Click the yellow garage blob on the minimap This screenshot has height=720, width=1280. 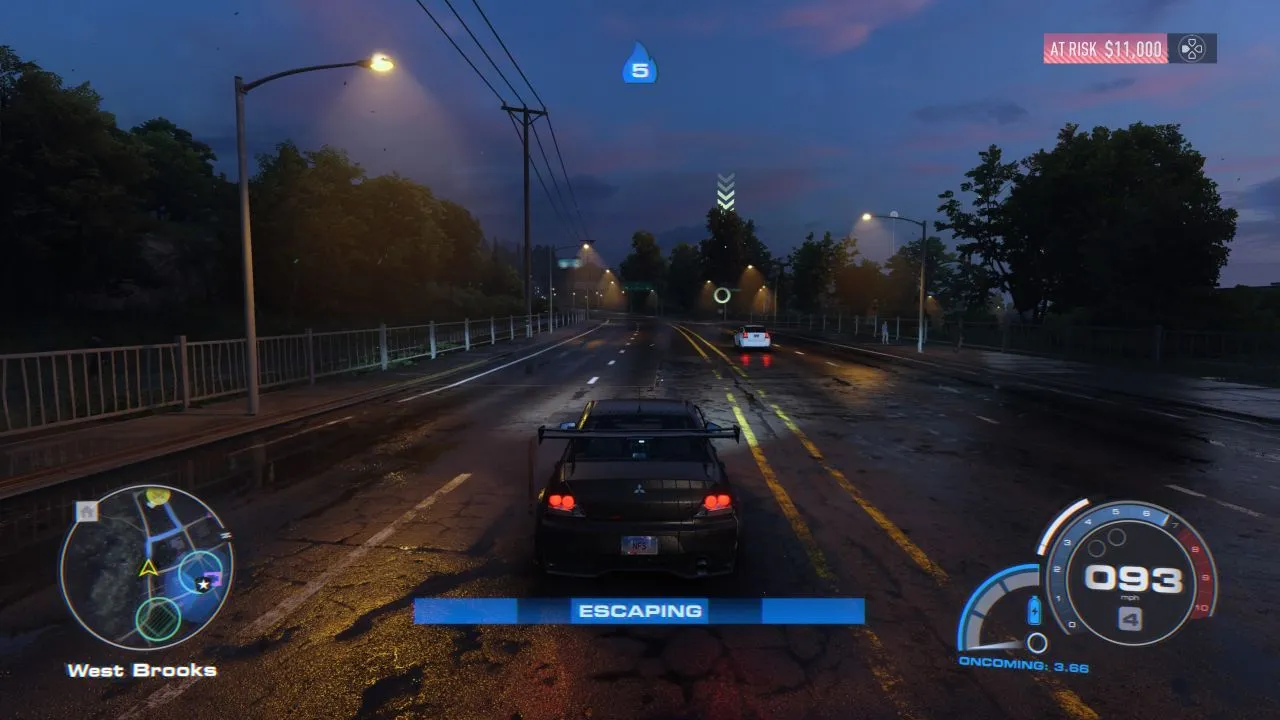coord(158,495)
